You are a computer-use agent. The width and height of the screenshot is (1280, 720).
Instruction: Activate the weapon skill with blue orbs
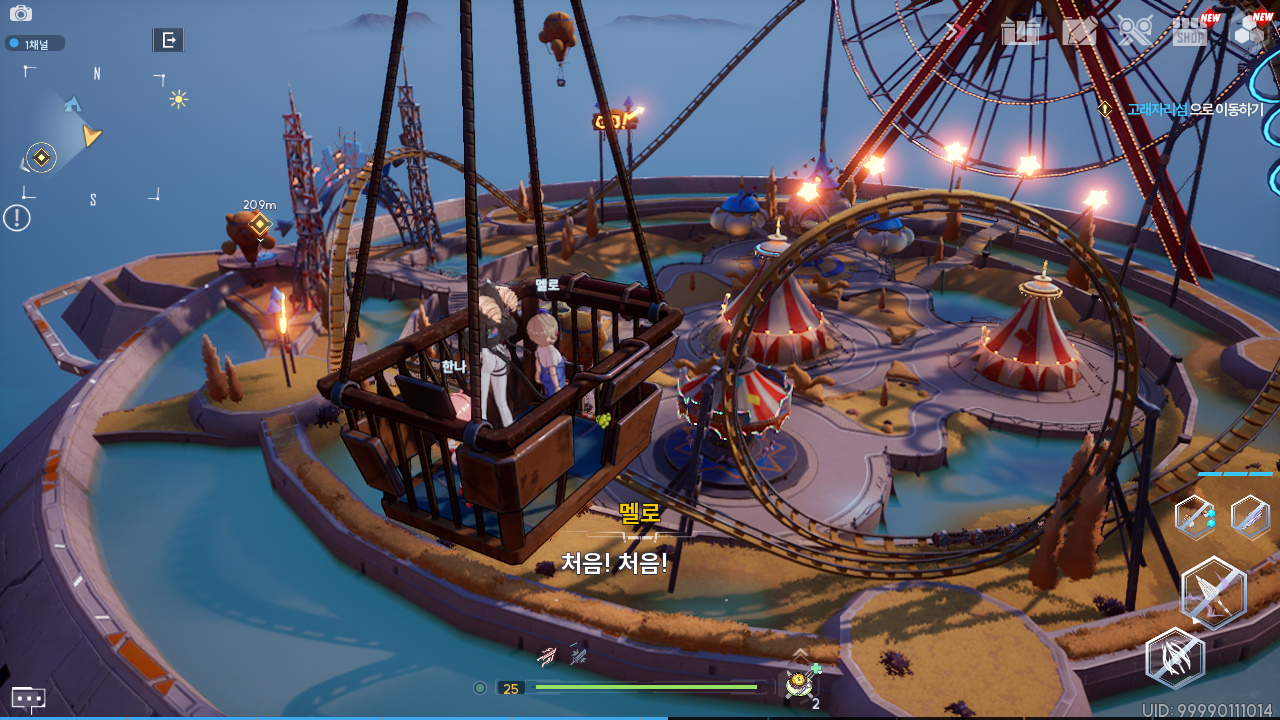click(x=1195, y=517)
